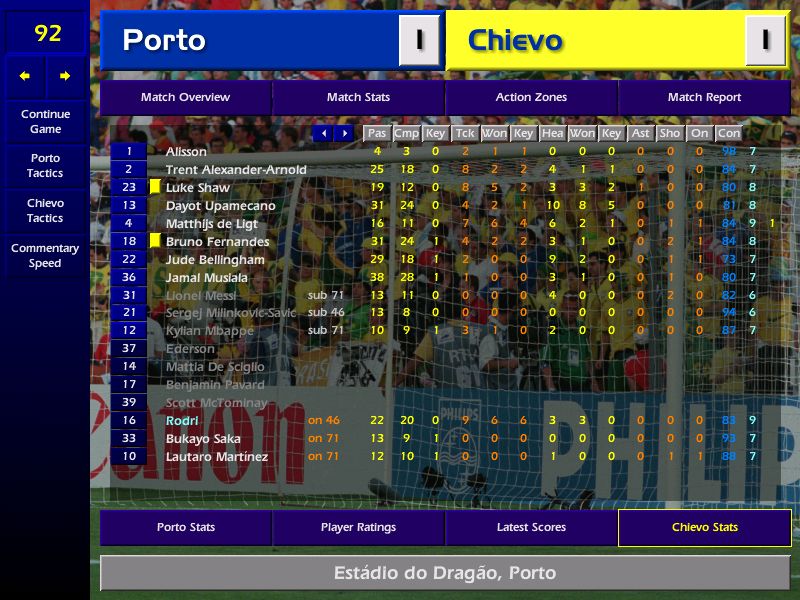Click the Chievo team name banner

click(597, 41)
